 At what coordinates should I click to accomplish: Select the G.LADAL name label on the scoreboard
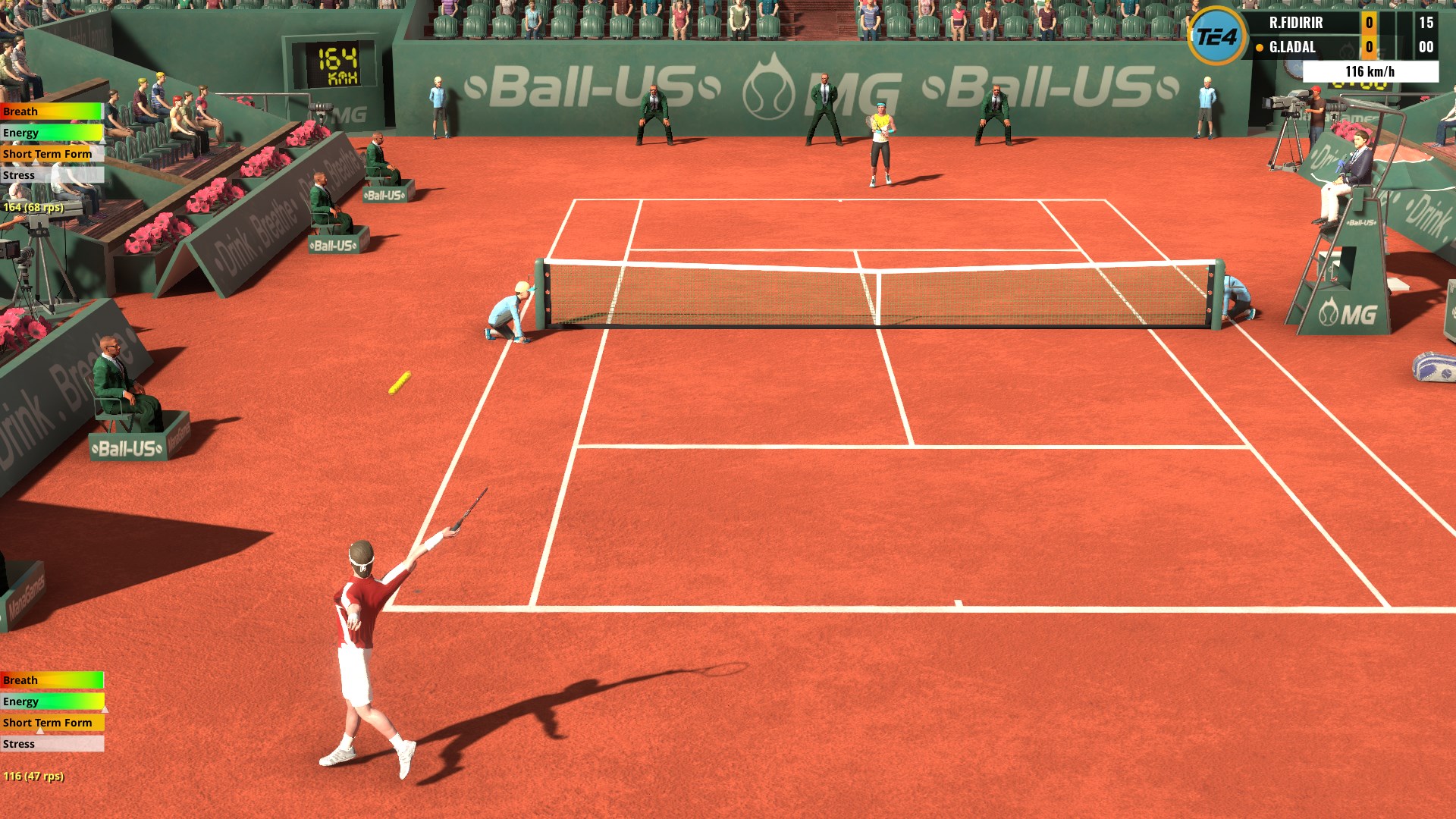(x=1294, y=47)
